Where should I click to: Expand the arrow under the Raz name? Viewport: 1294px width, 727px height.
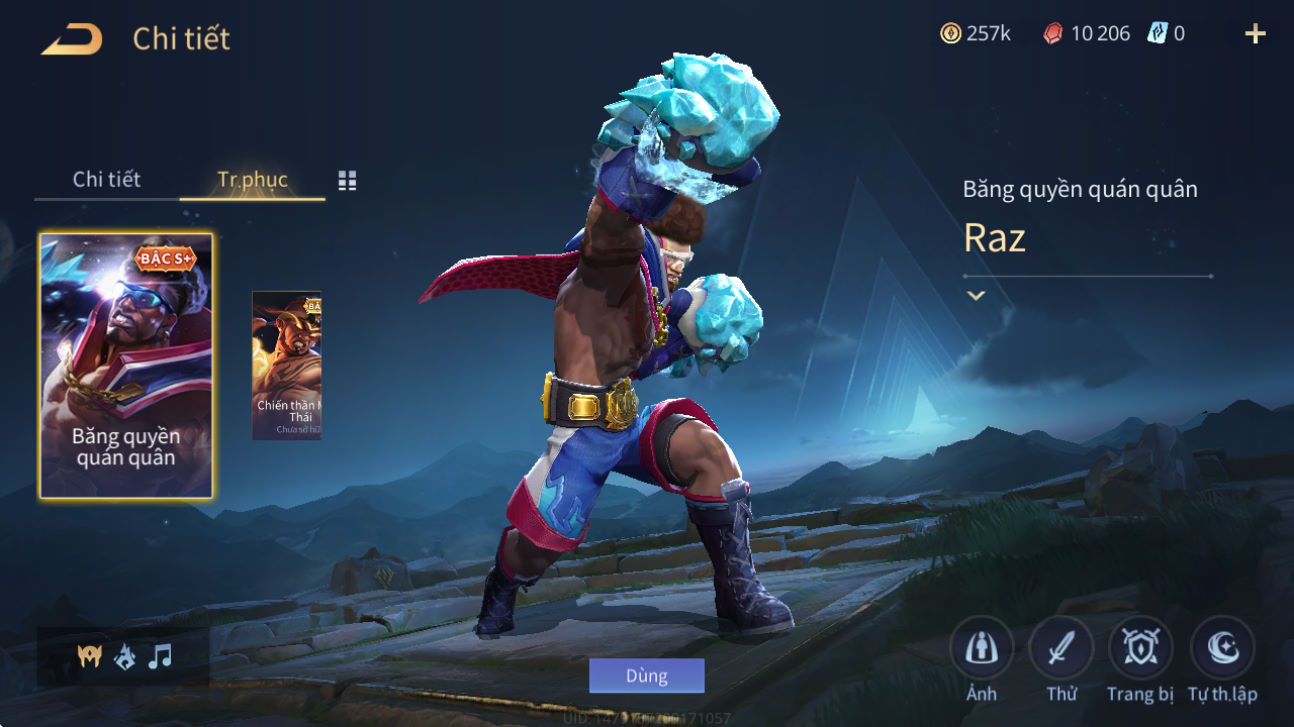coord(976,296)
